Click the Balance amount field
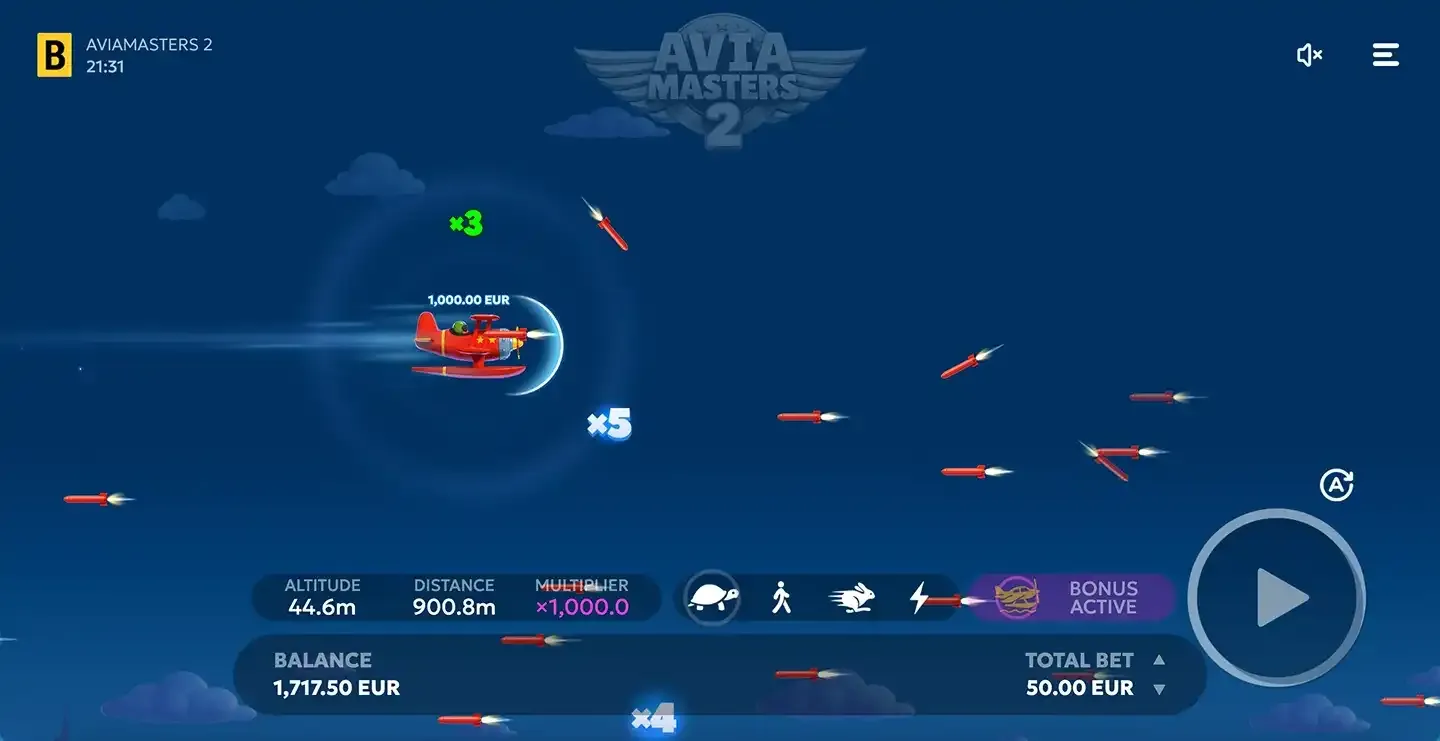The width and height of the screenshot is (1440, 741). coord(336,688)
